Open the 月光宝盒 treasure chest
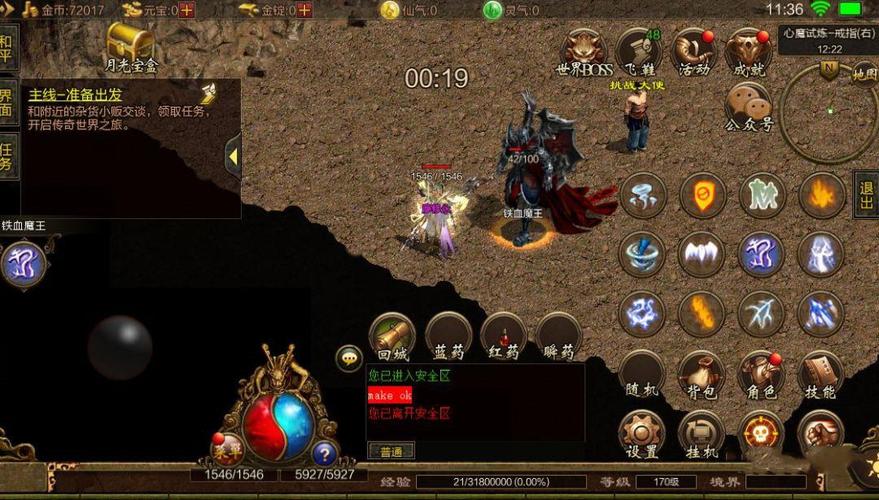Screen dimensions: 879x500 pos(131,47)
